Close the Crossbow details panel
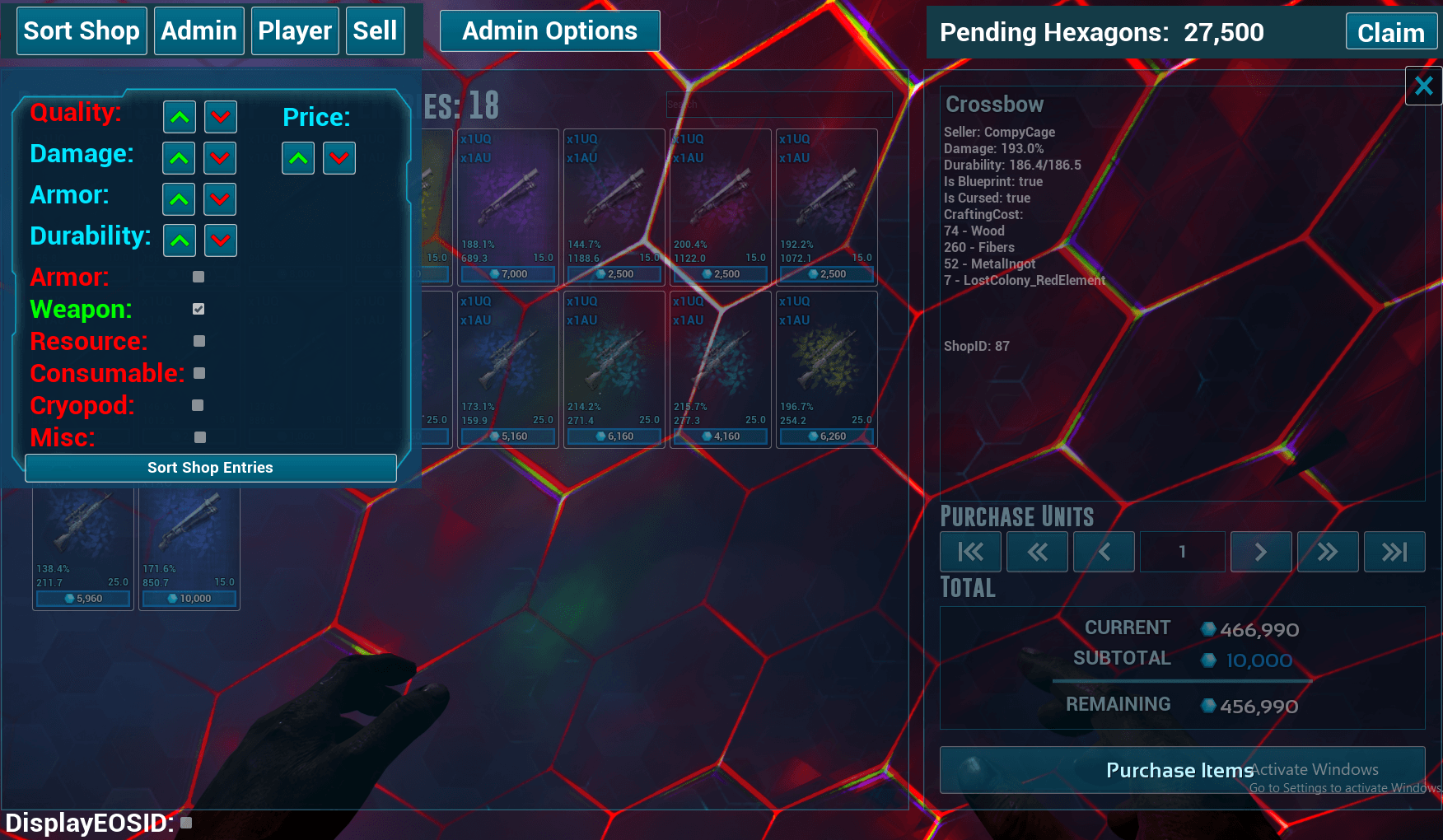Image resolution: width=1443 pixels, height=840 pixels. [x=1423, y=86]
